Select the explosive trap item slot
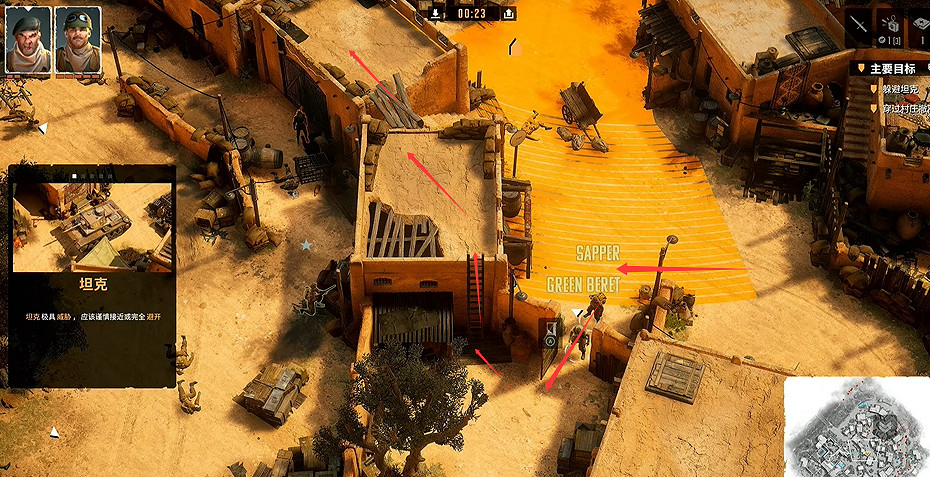The height and width of the screenshot is (477, 930). tap(889, 25)
